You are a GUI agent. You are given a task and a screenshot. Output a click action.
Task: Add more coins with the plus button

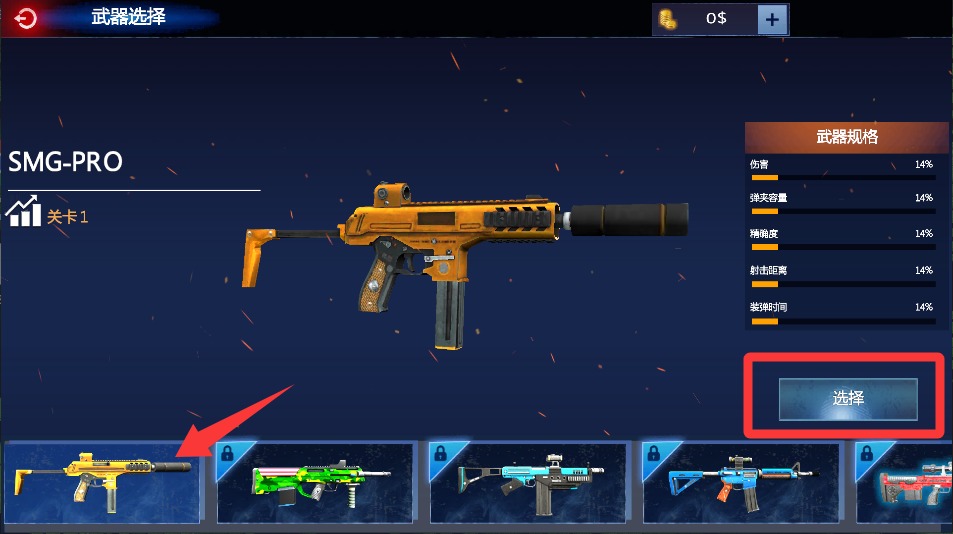(772, 19)
